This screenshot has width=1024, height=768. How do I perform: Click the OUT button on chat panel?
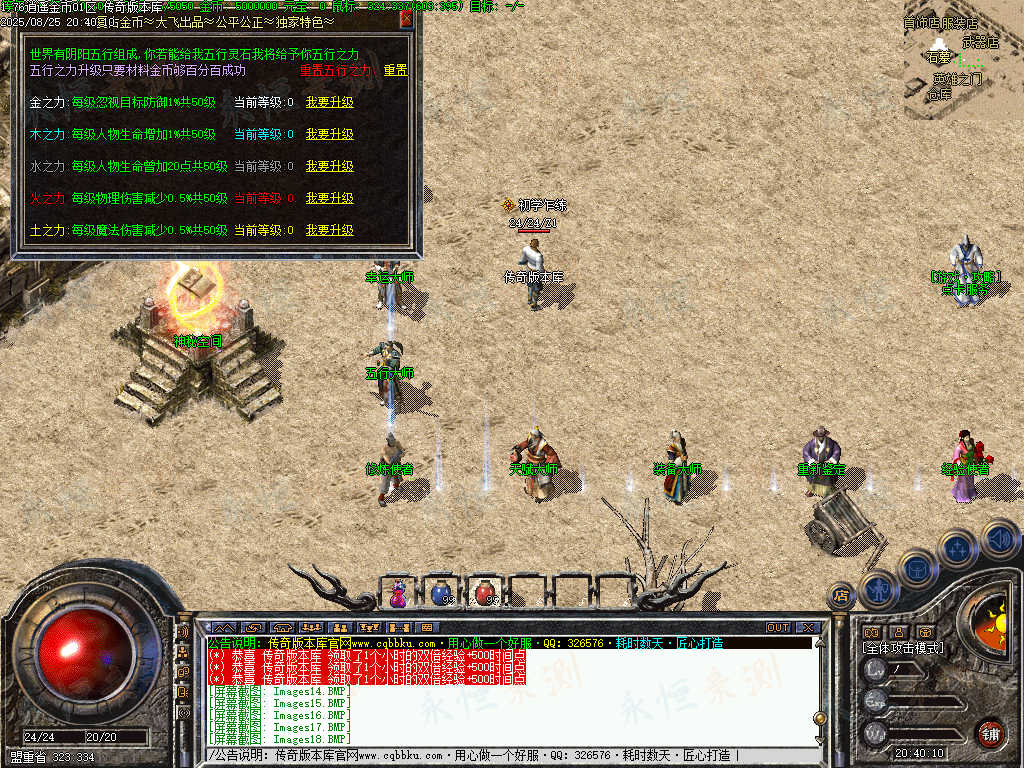[x=778, y=628]
